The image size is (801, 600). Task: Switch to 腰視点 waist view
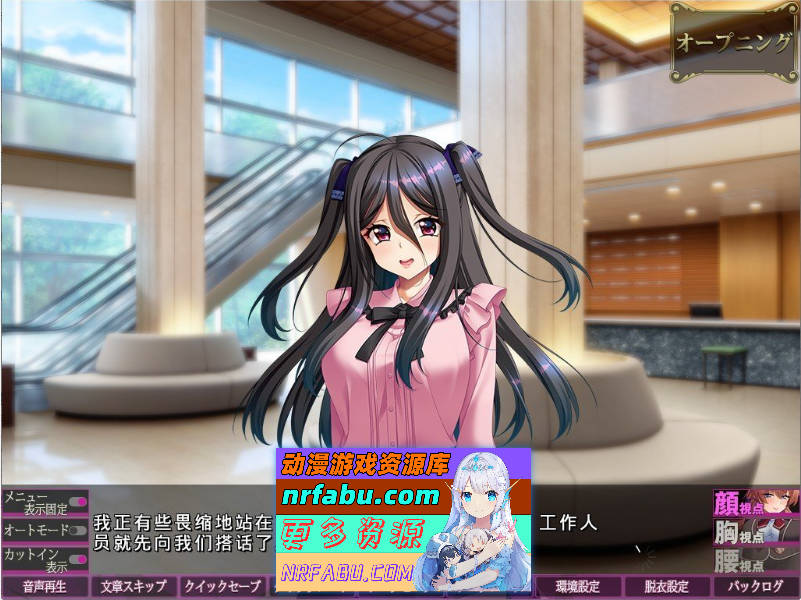(x=756, y=560)
